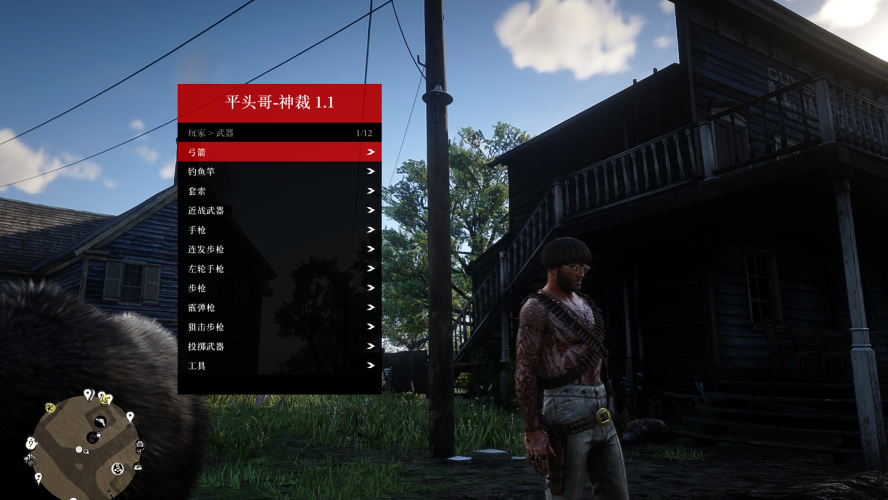This screenshot has height=500, width=888.
Task: Click the circular minimap
Action: (x=86, y=438)
